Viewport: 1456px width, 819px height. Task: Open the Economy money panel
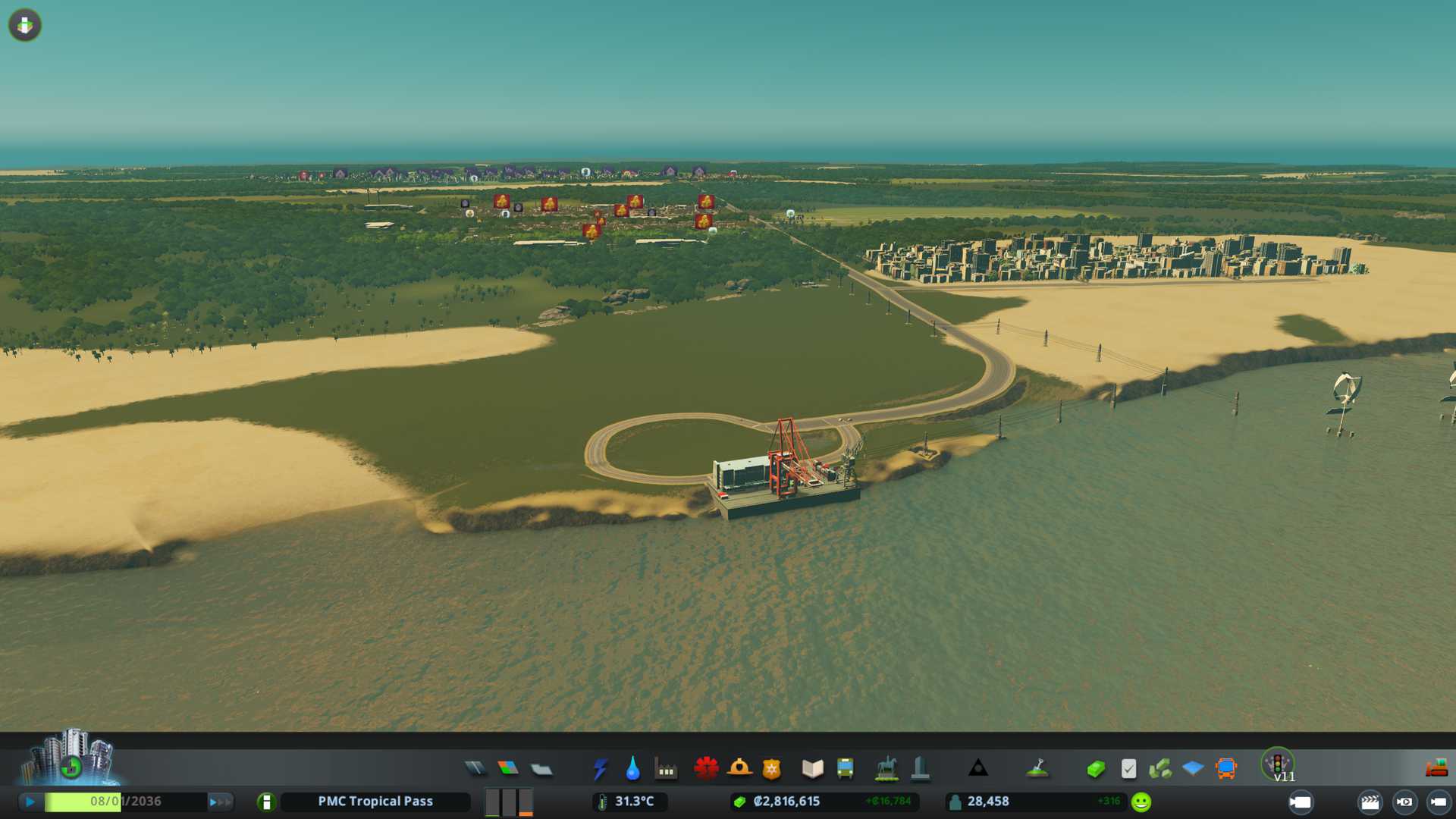point(1096,769)
